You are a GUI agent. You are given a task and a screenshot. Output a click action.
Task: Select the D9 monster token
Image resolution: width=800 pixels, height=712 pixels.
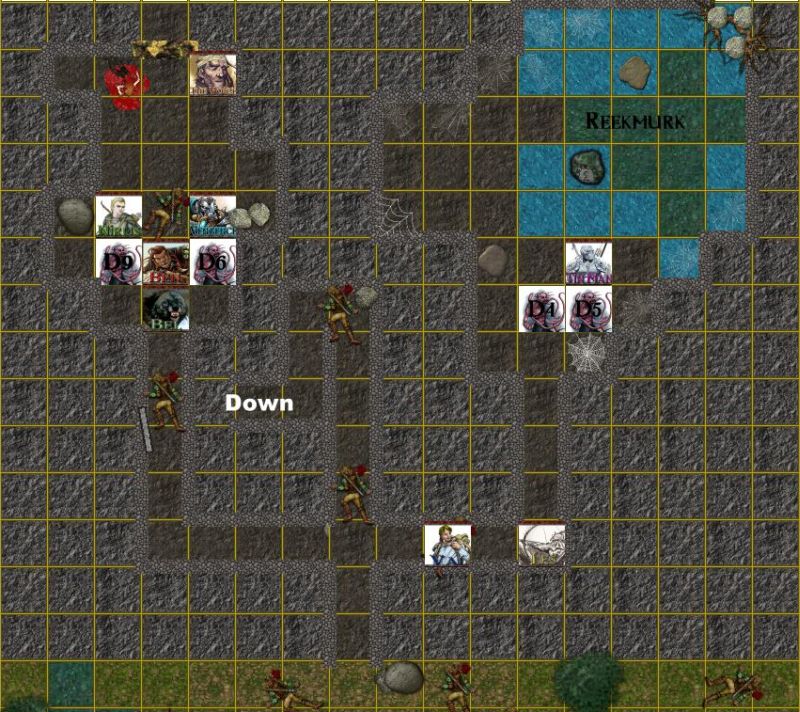(118, 262)
